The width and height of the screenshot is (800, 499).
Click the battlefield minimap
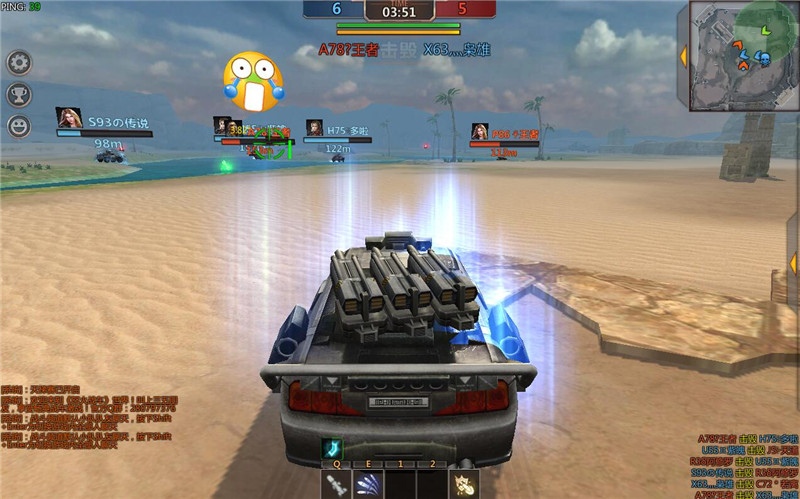(742, 54)
